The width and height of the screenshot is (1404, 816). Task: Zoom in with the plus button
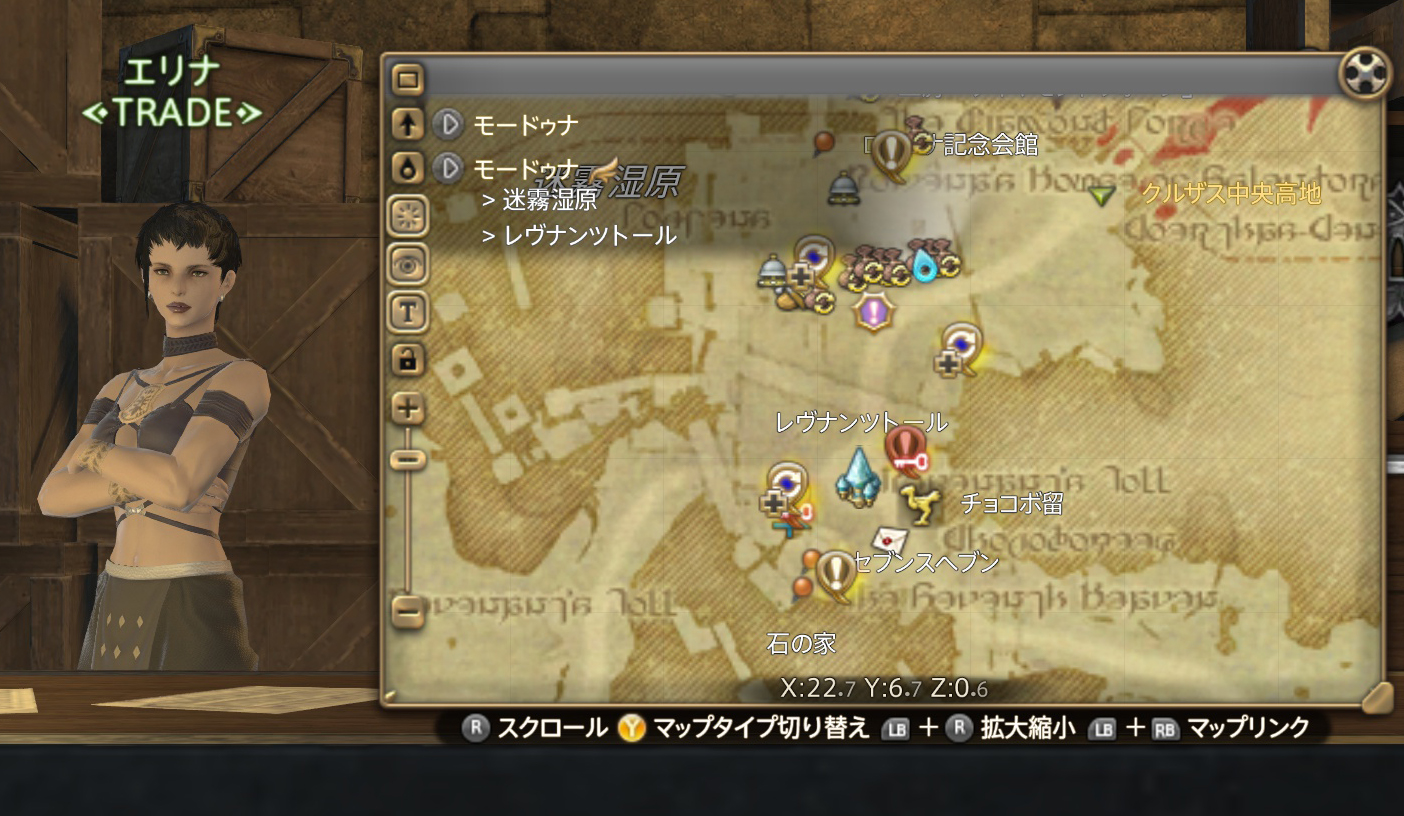tap(409, 407)
